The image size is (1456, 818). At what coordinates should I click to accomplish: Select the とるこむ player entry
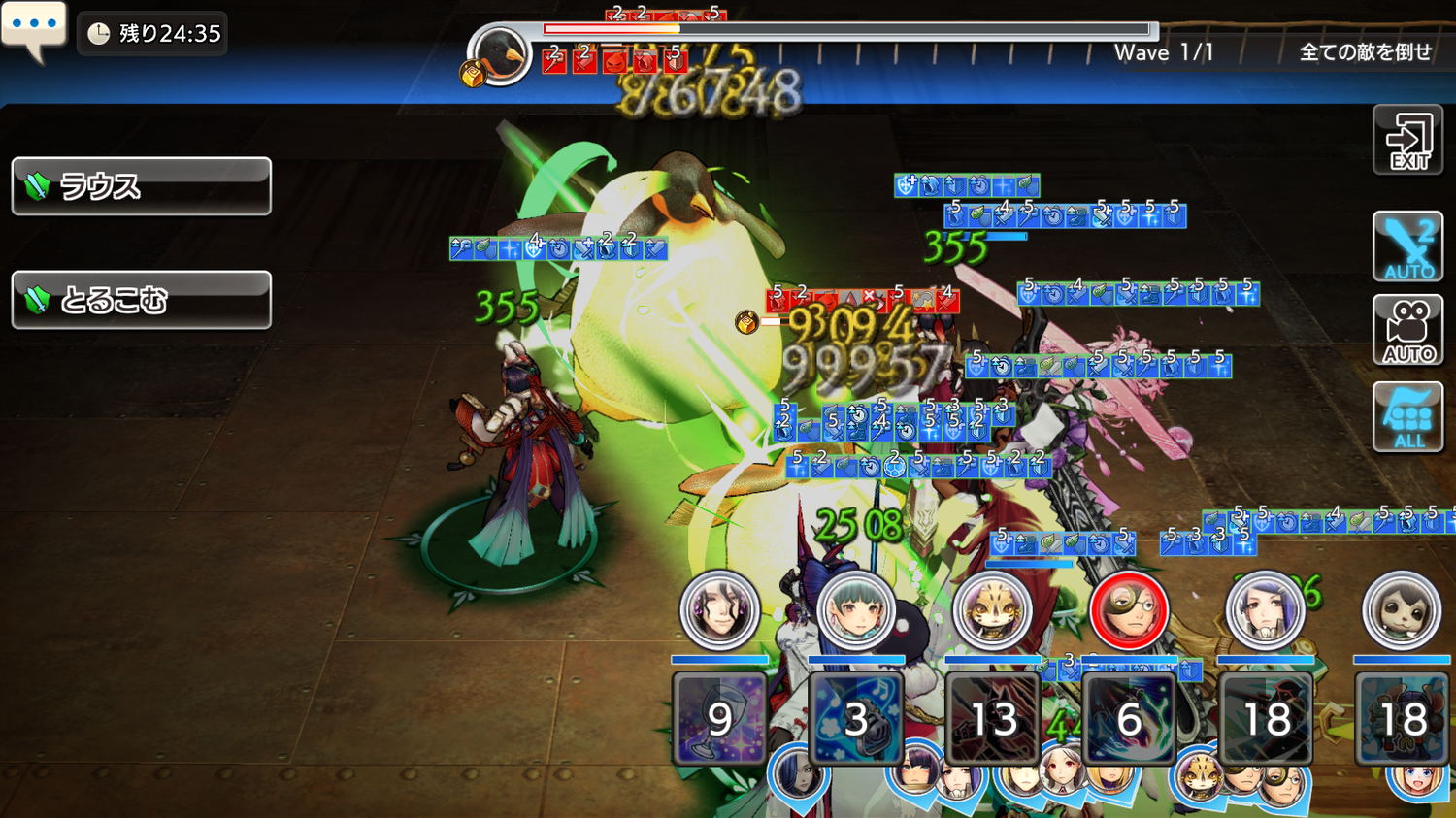click(x=142, y=300)
